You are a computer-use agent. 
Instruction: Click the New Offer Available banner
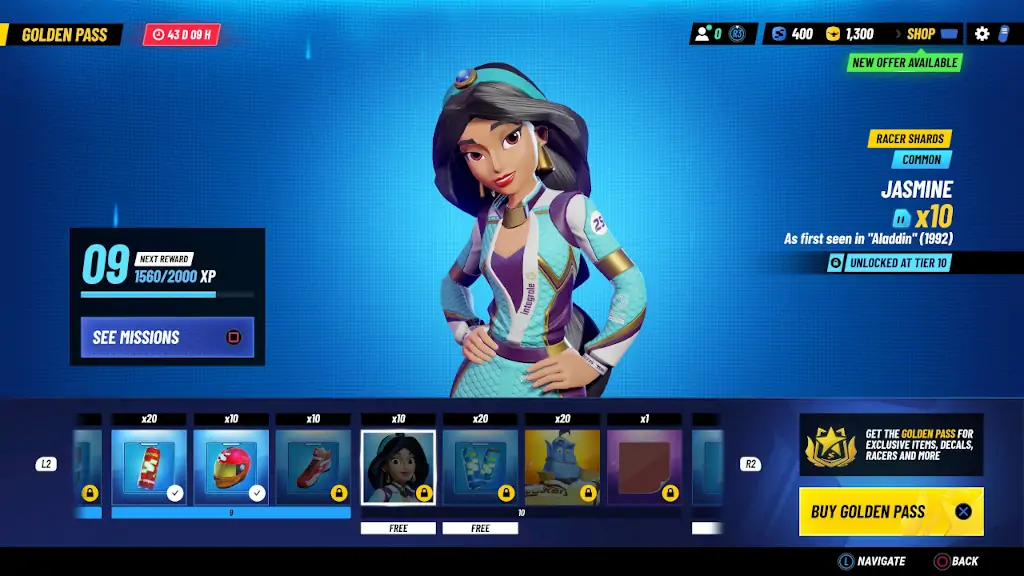(905, 62)
